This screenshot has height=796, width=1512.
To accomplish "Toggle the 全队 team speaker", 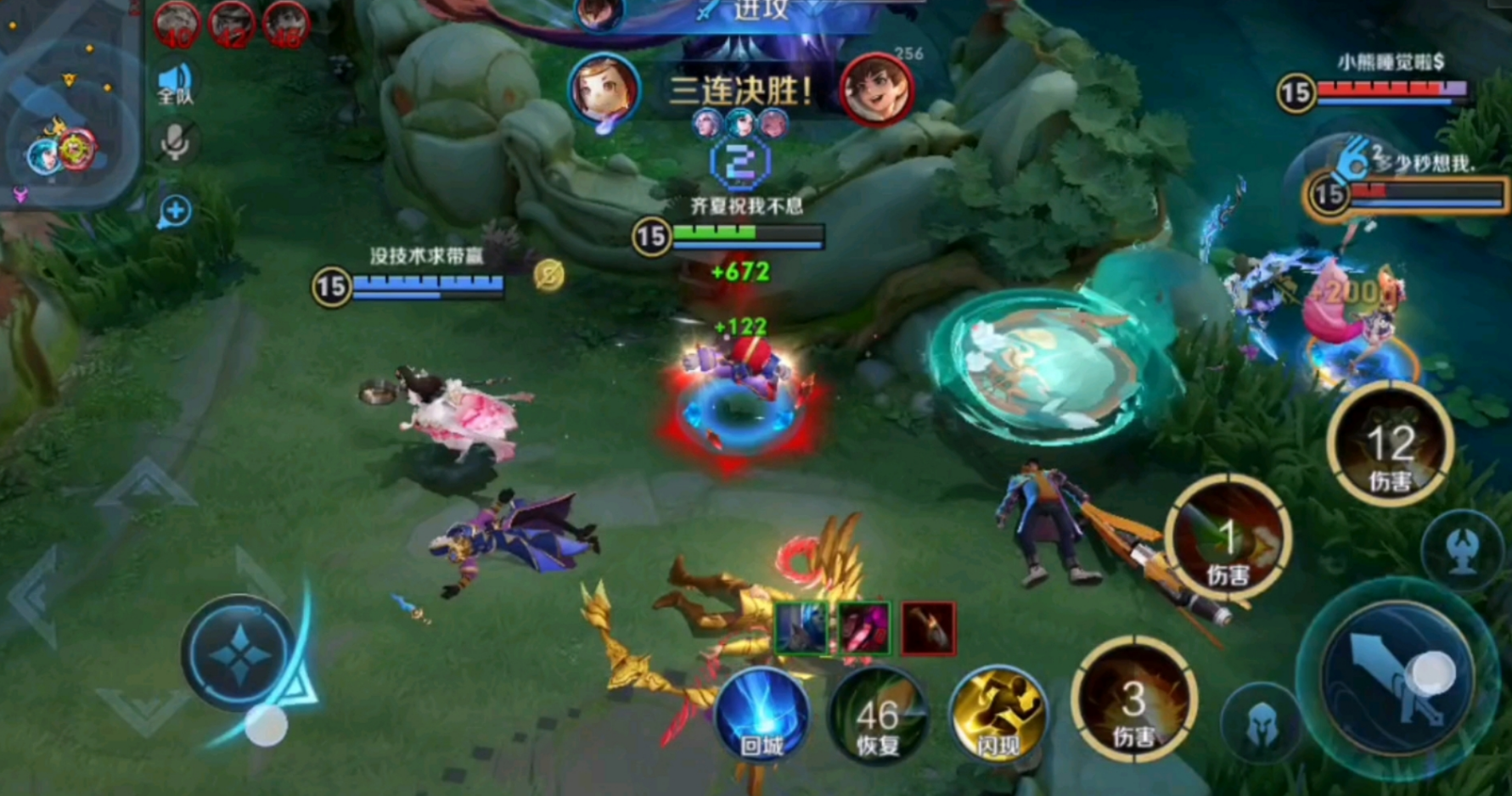I will click(175, 84).
